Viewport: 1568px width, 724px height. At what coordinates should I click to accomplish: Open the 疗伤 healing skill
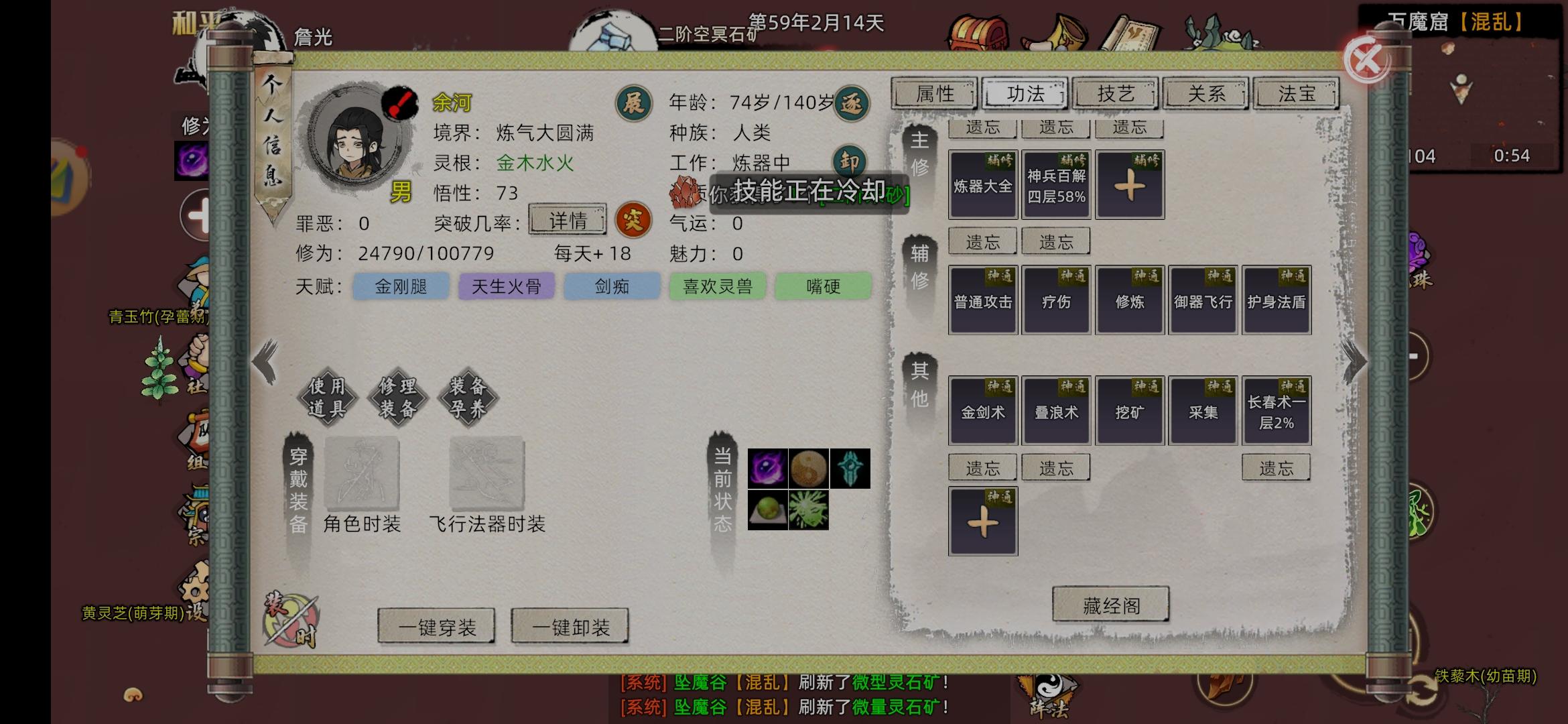coord(1056,298)
